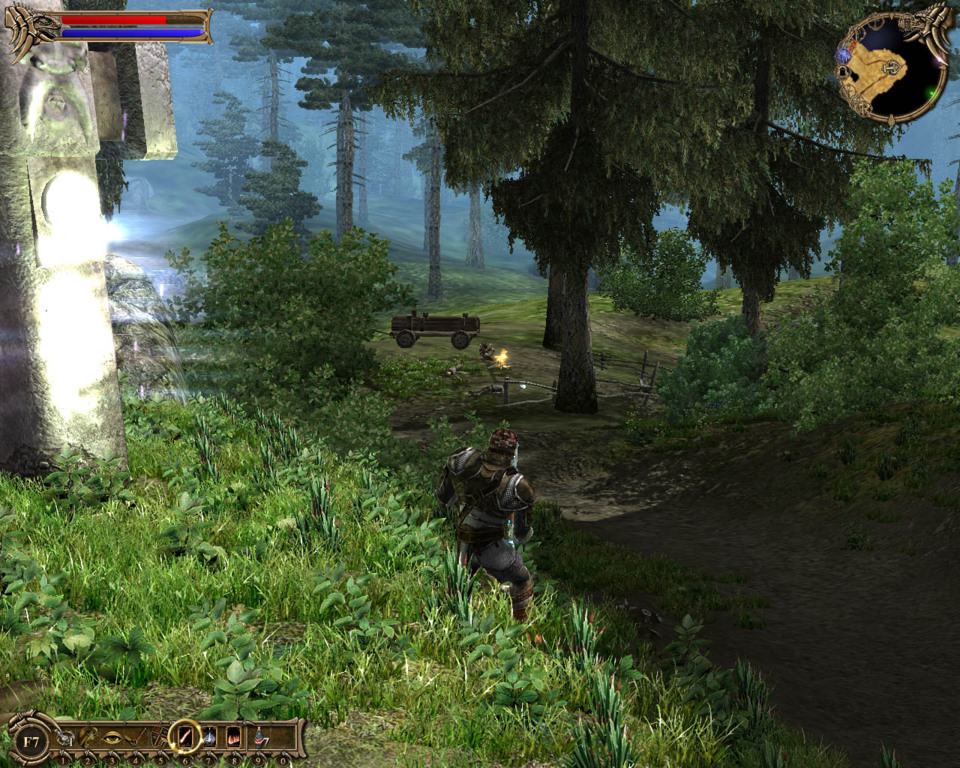This screenshot has width=960, height=768.
Task: Choose the shield icon in the hotbar
Action: coord(158,737)
